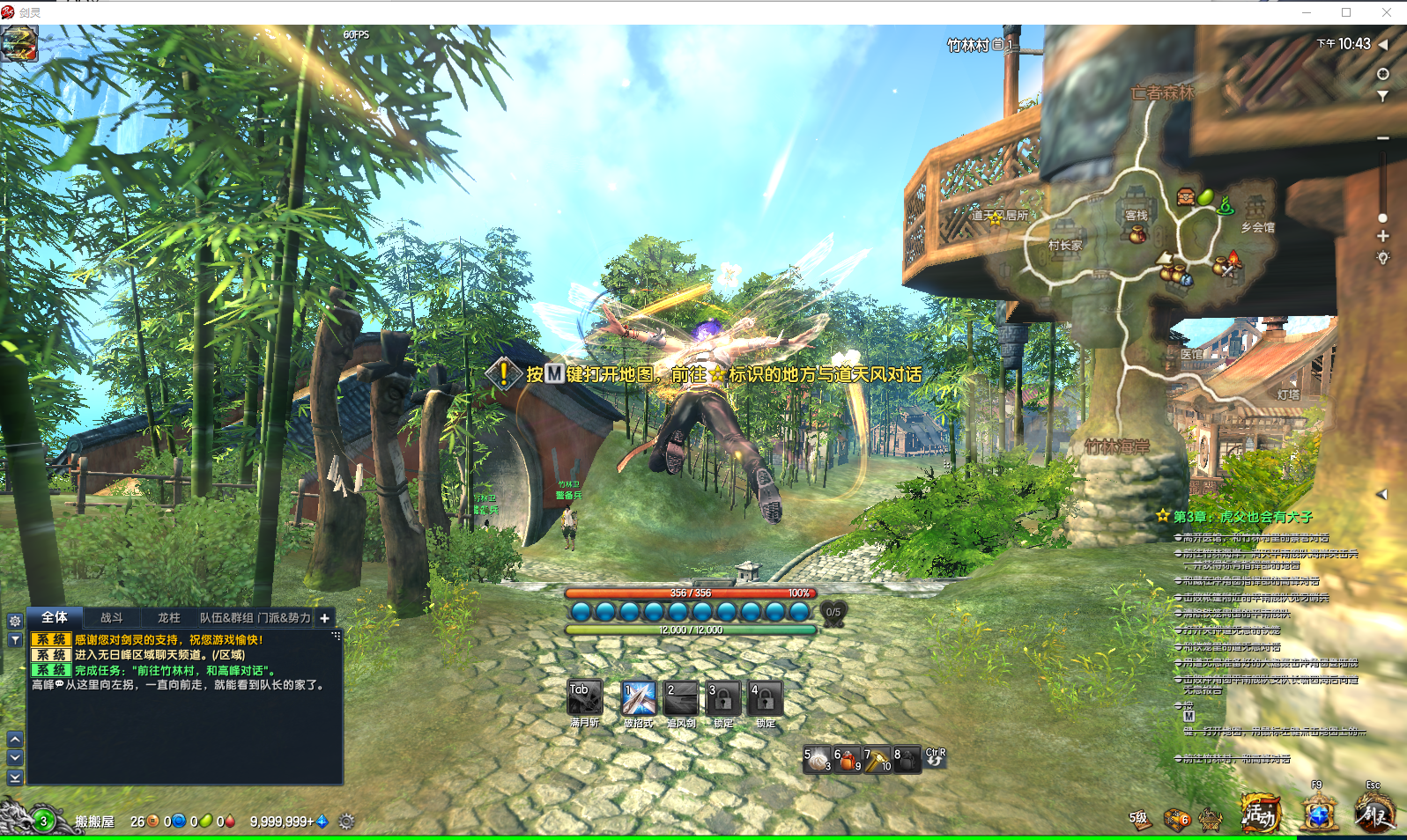Select the golden hammer in slot 7
The height and width of the screenshot is (840, 1407).
878,759
